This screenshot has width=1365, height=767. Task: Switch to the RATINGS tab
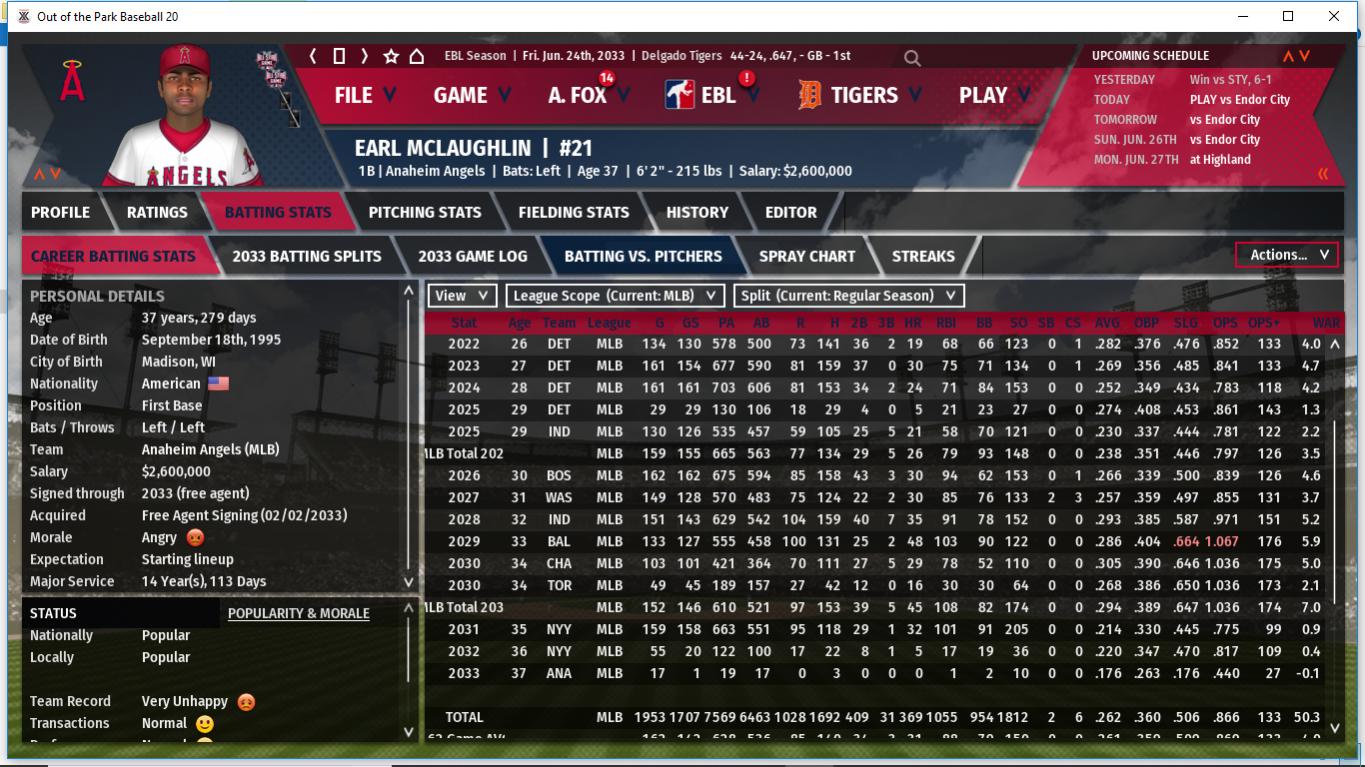157,212
